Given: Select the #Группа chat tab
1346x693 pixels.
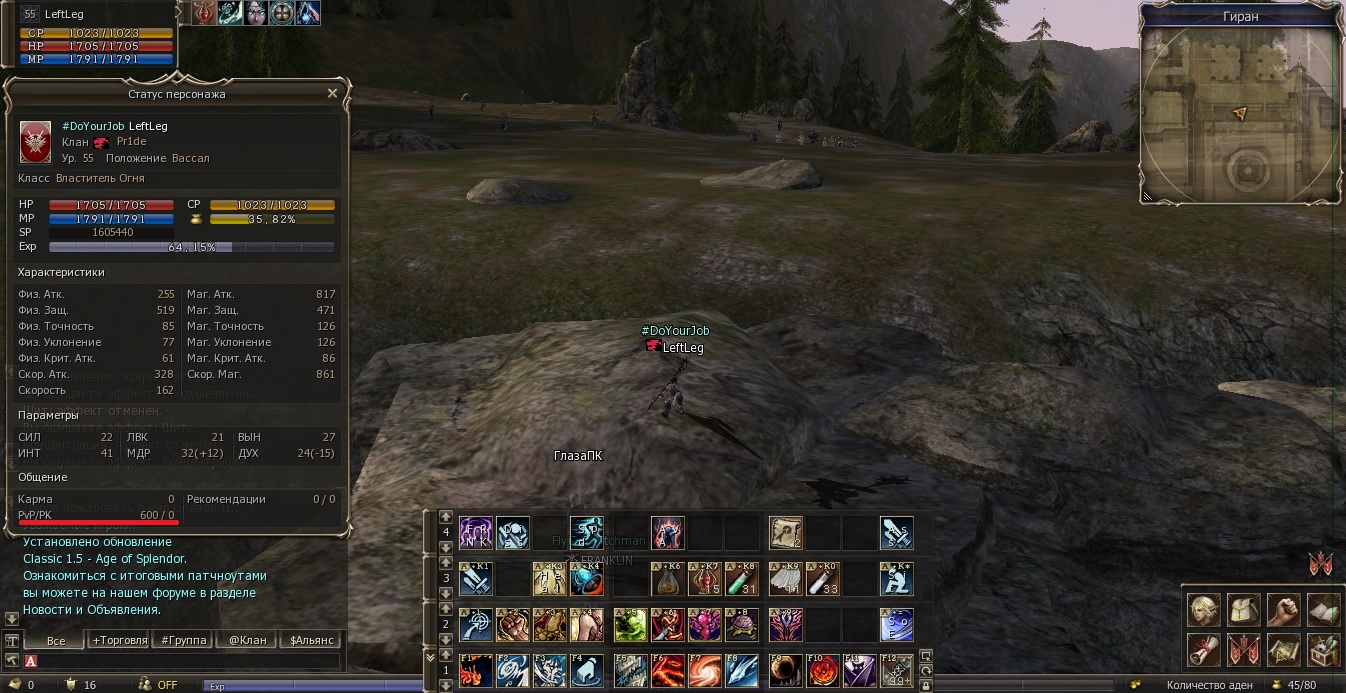Looking at the screenshot, I should 182,640.
